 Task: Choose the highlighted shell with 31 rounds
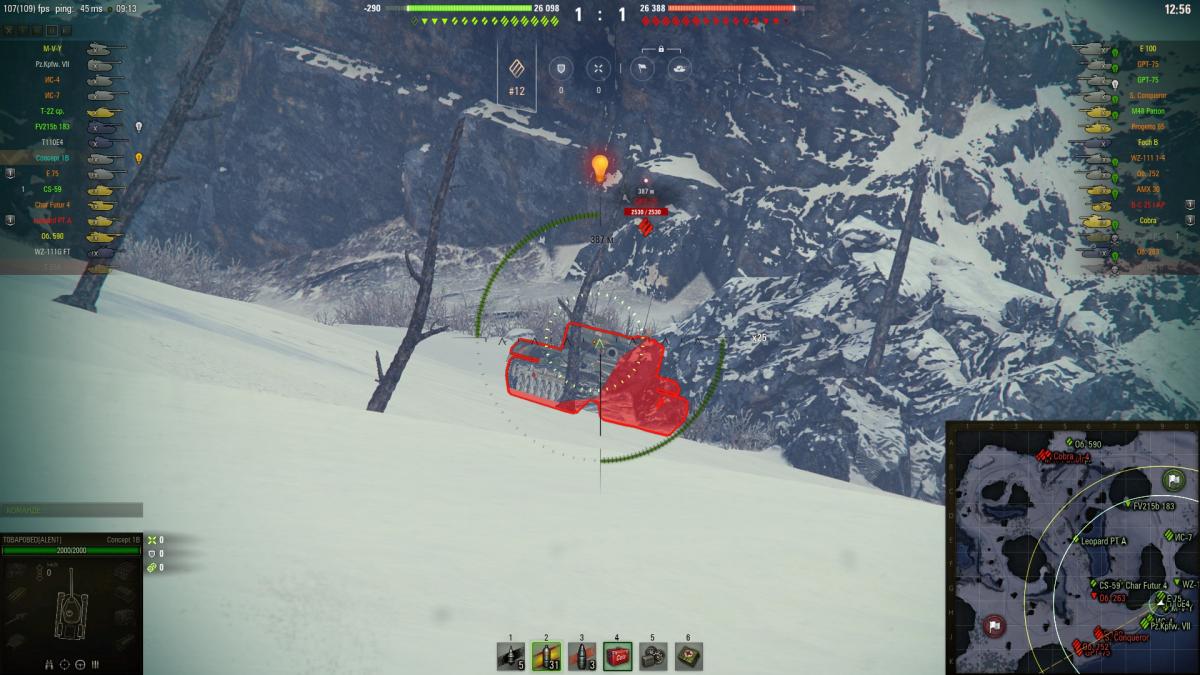[546, 656]
